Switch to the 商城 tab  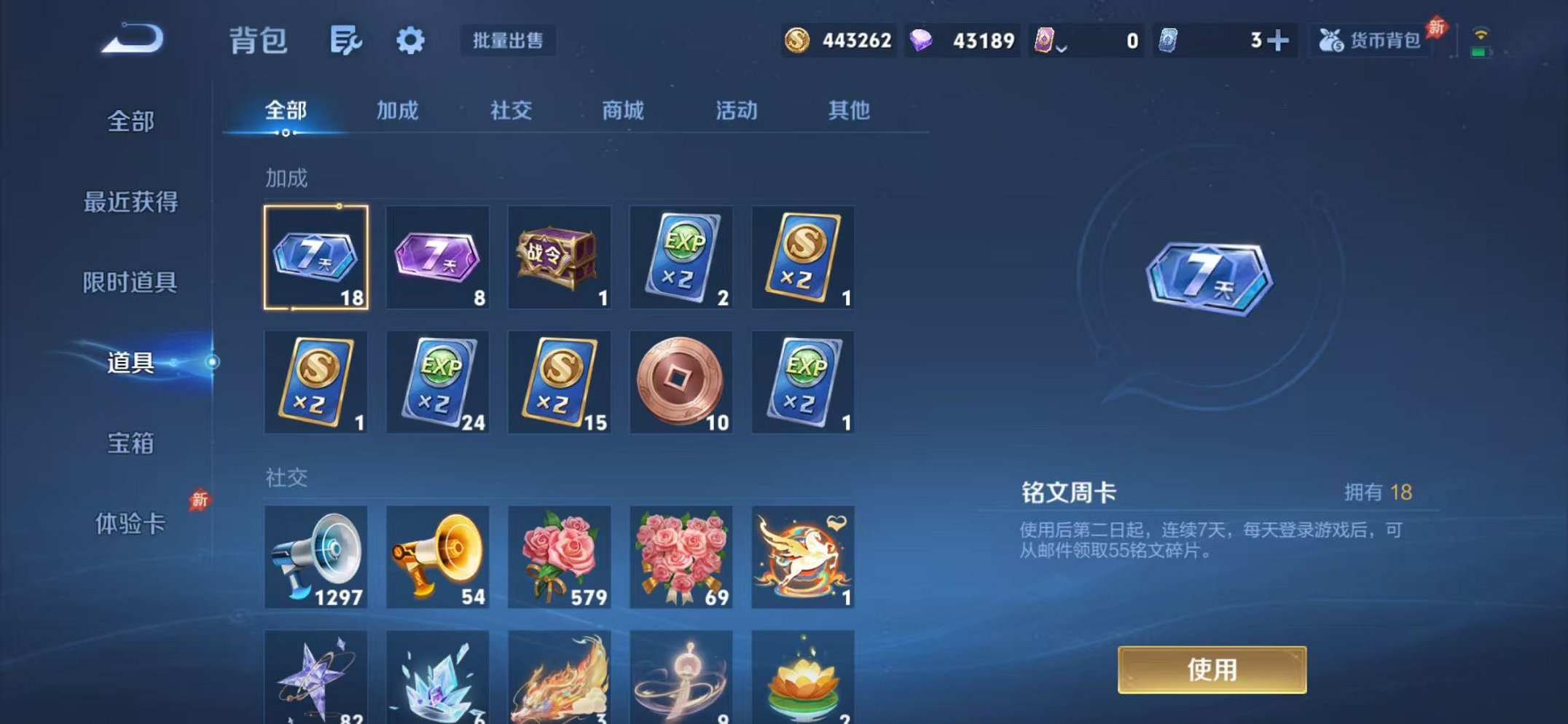click(621, 111)
